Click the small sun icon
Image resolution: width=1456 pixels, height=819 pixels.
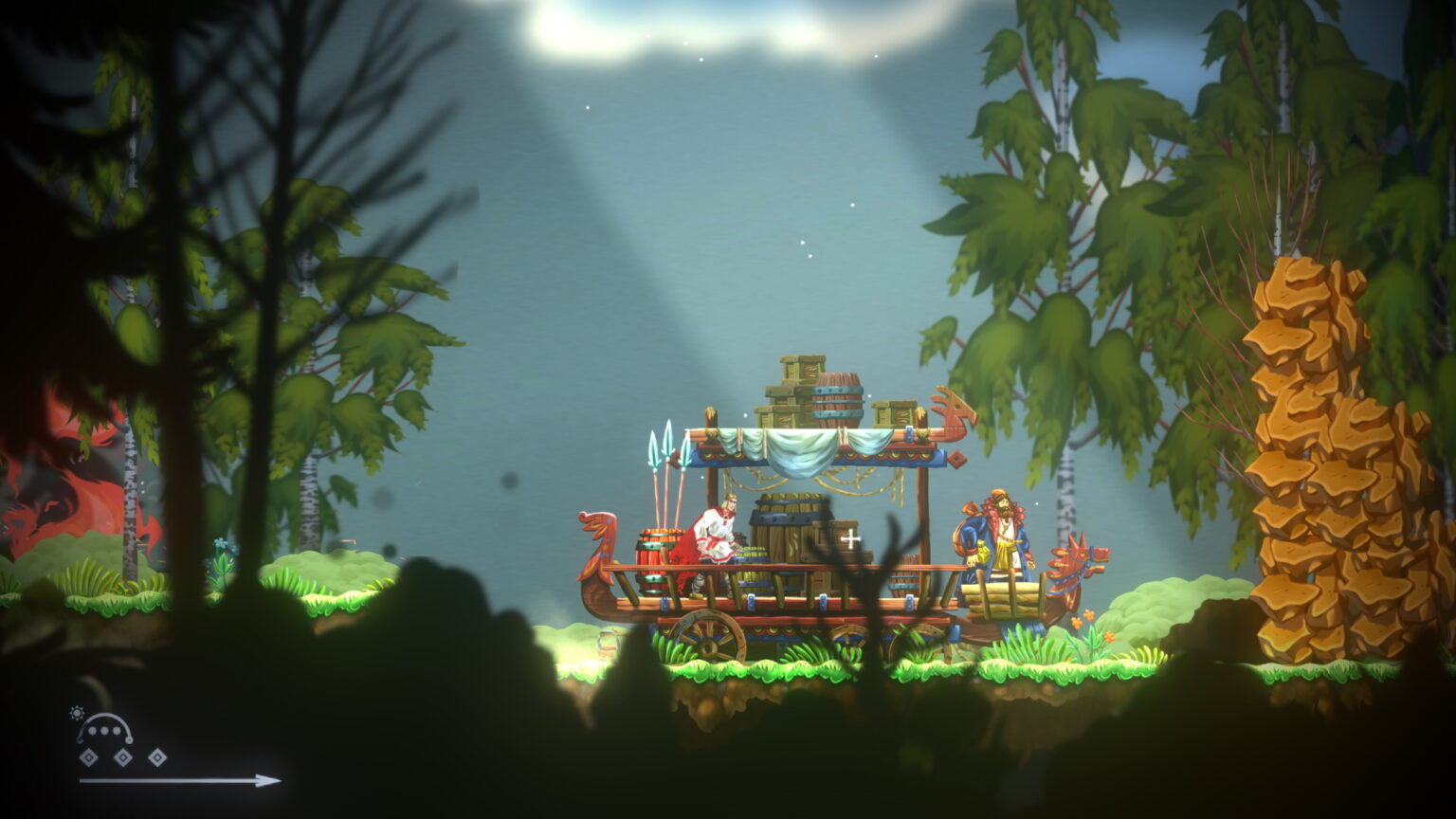pos(77,713)
